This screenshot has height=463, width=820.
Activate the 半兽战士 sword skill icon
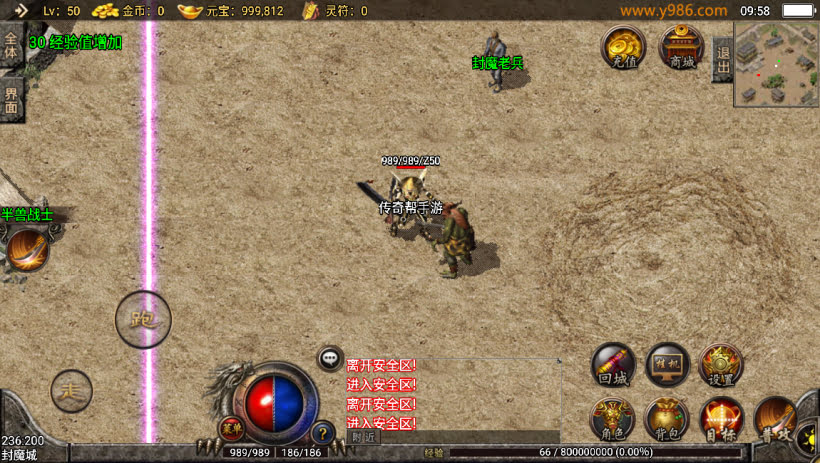[27, 249]
